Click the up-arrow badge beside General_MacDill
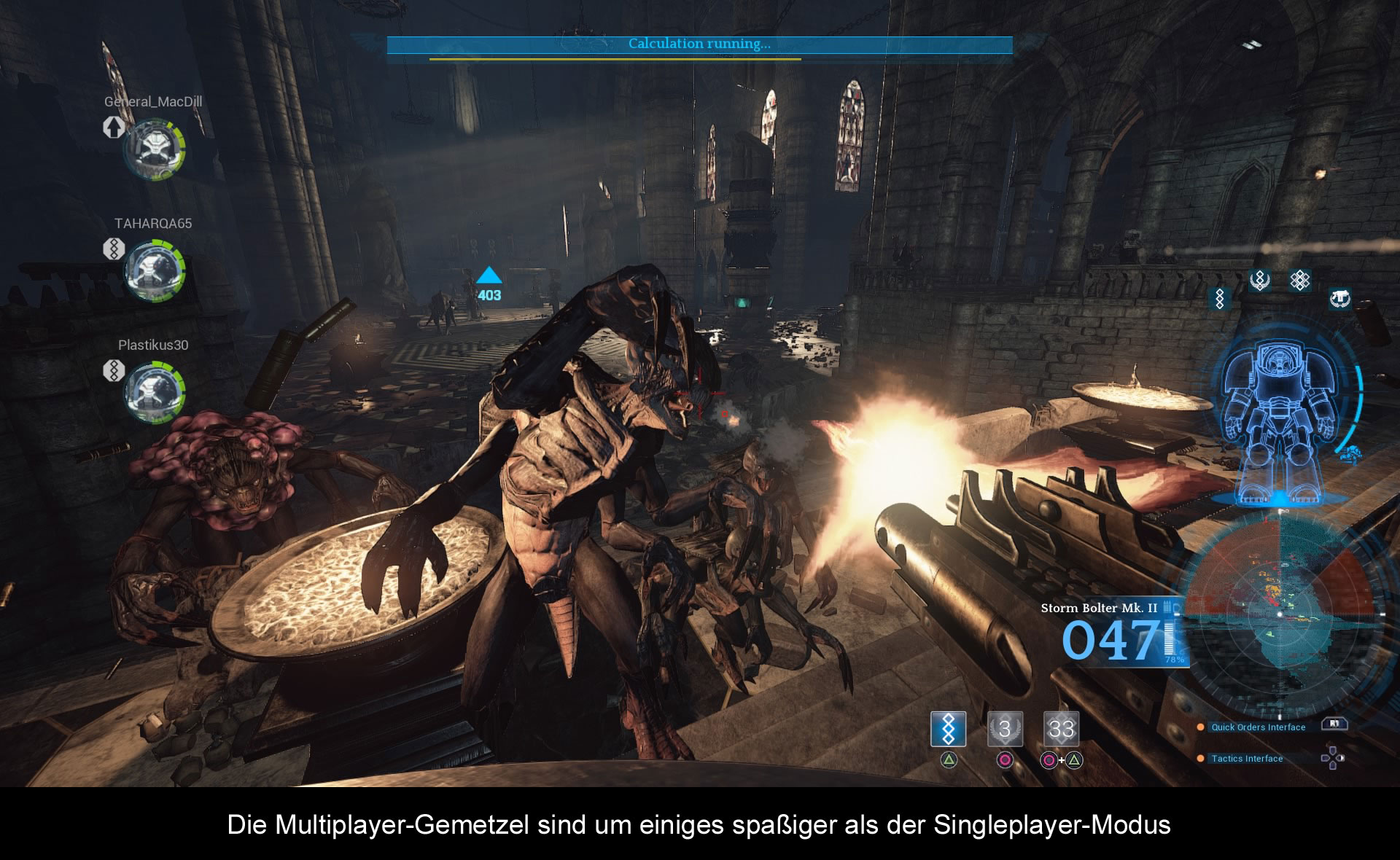This screenshot has width=1400, height=860. 114,128
